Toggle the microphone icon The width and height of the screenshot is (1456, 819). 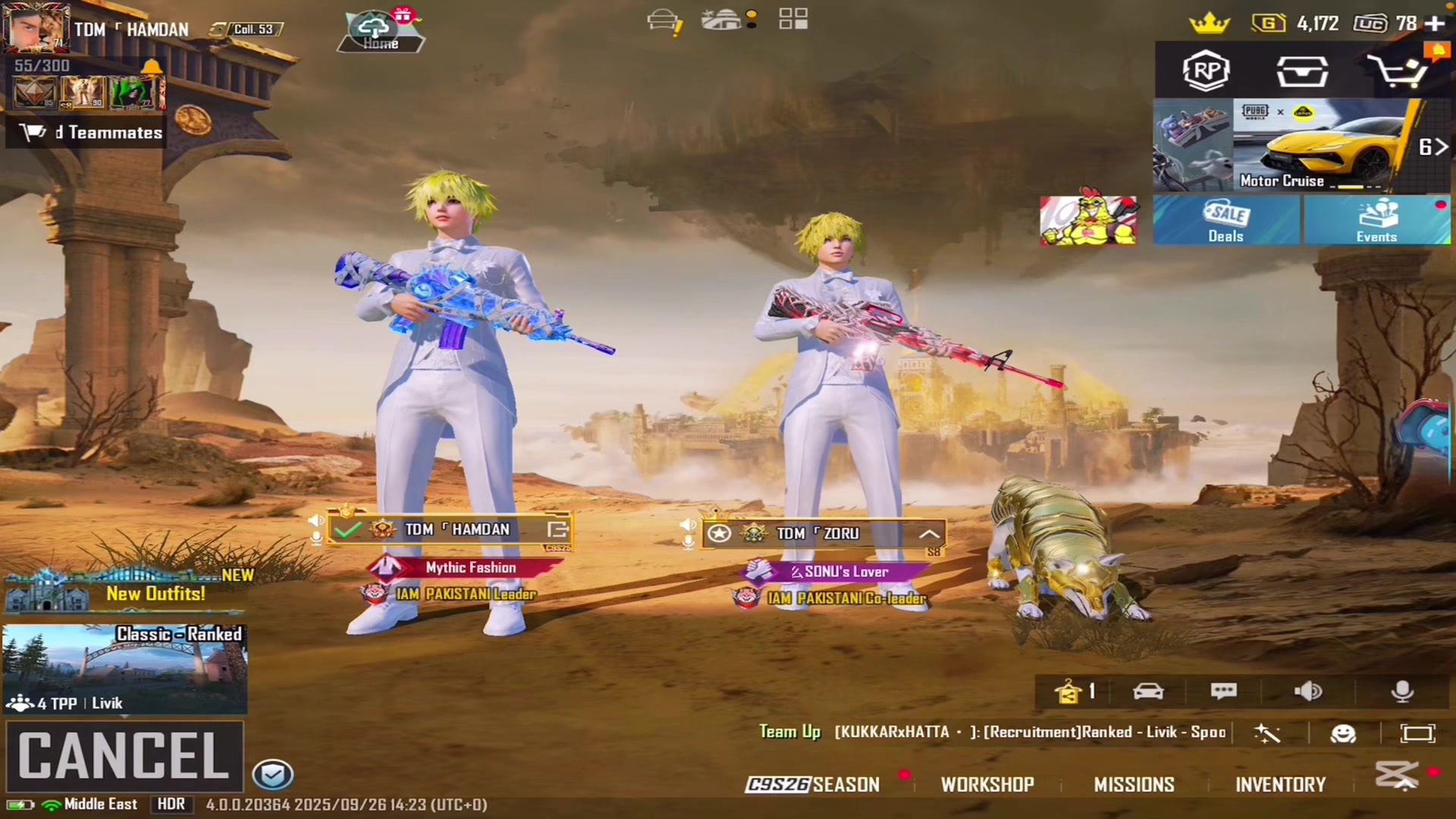(x=1402, y=691)
